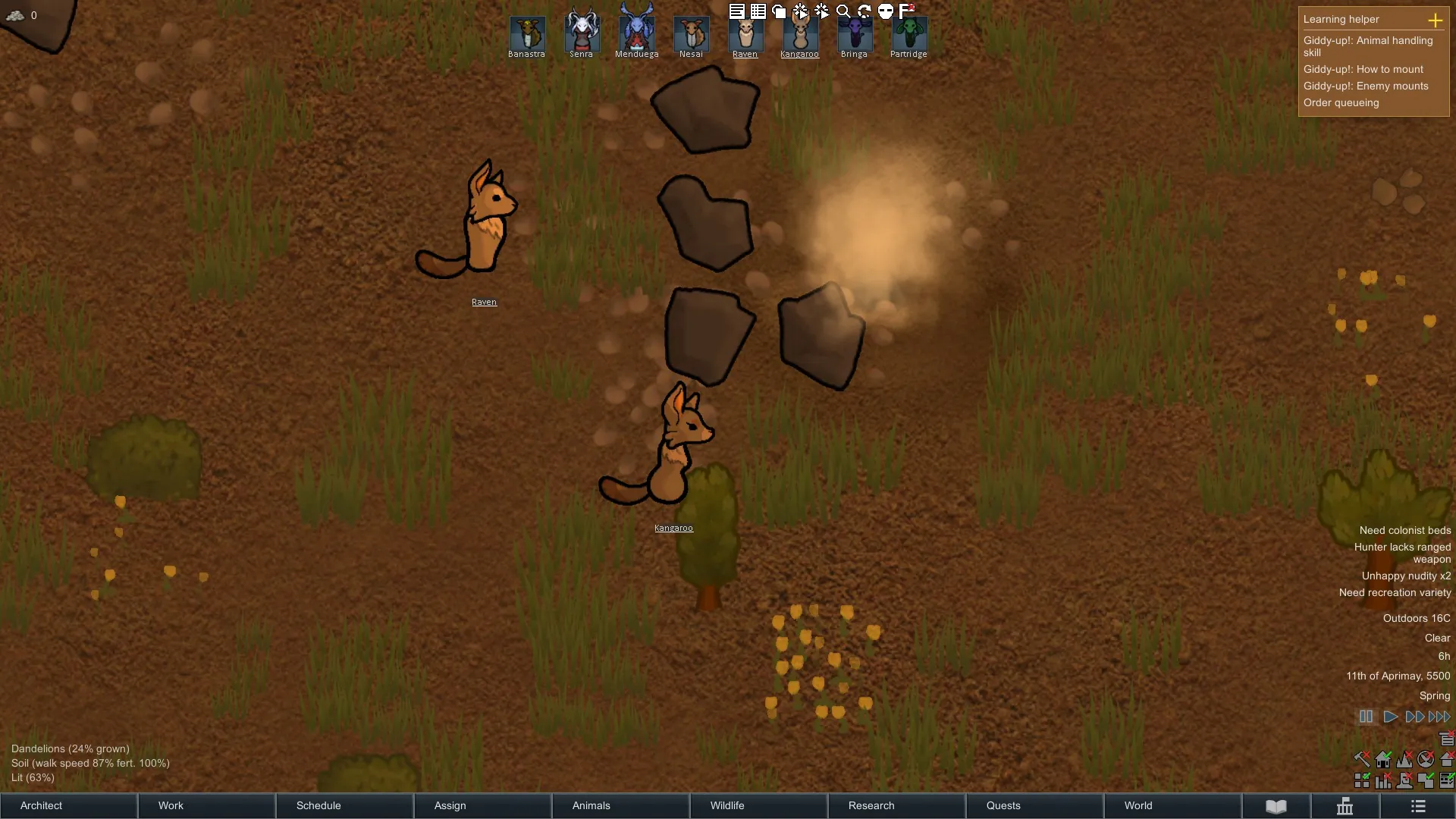Screen dimensions: 1456x819
Task: Click the Need colonist beds alert
Action: pyautogui.click(x=1404, y=531)
